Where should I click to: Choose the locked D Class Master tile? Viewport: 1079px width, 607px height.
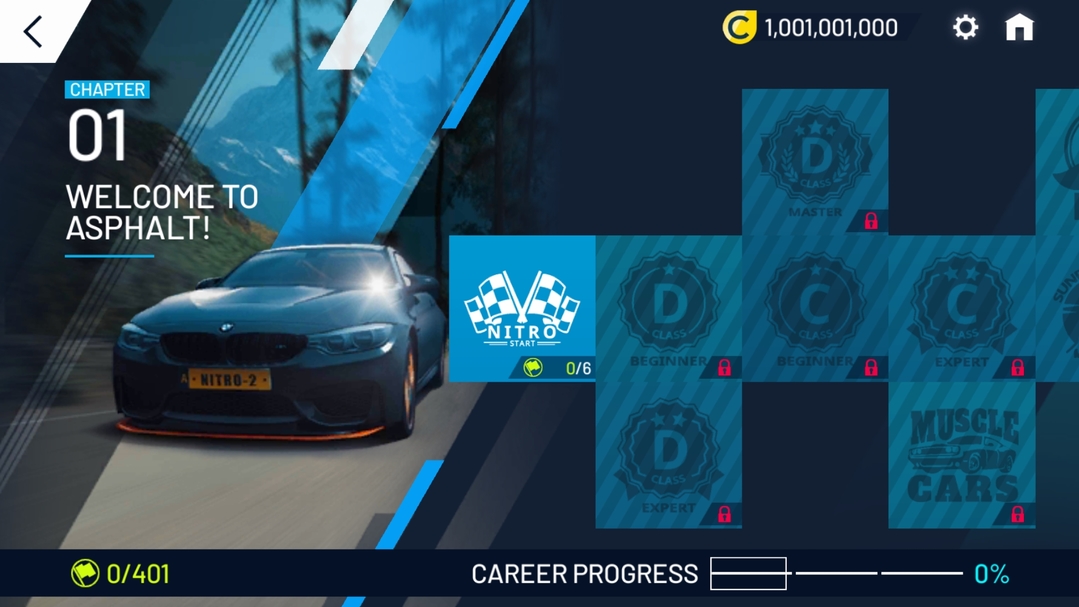point(815,162)
